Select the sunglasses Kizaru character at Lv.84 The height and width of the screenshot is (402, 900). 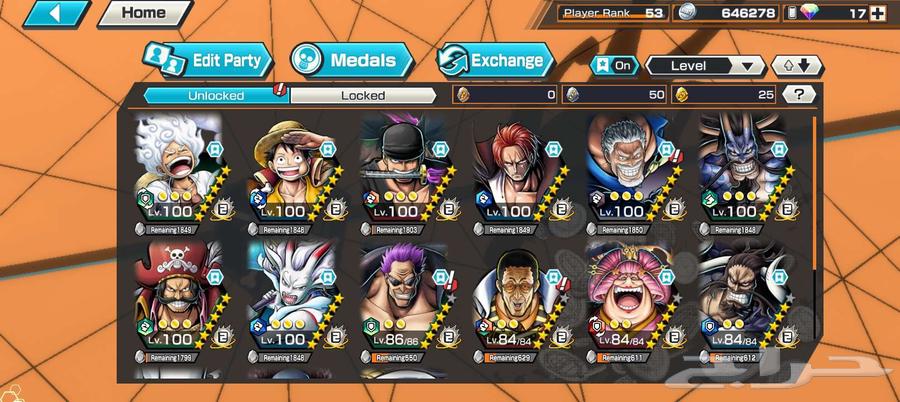pos(516,300)
